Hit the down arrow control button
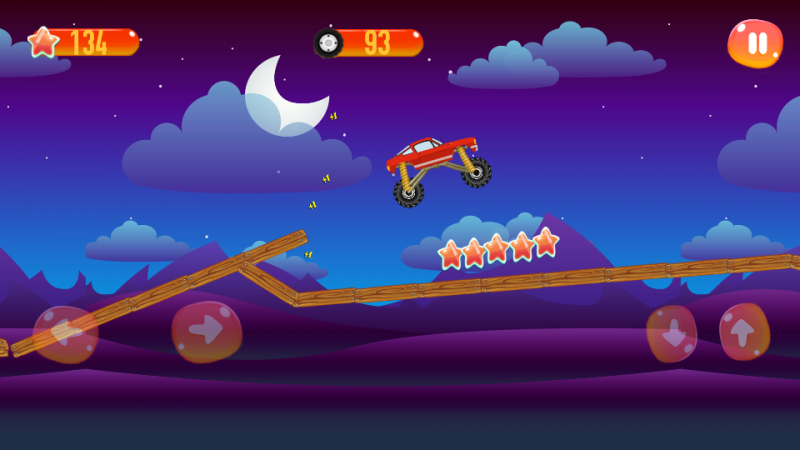800x450 pixels. tap(672, 333)
